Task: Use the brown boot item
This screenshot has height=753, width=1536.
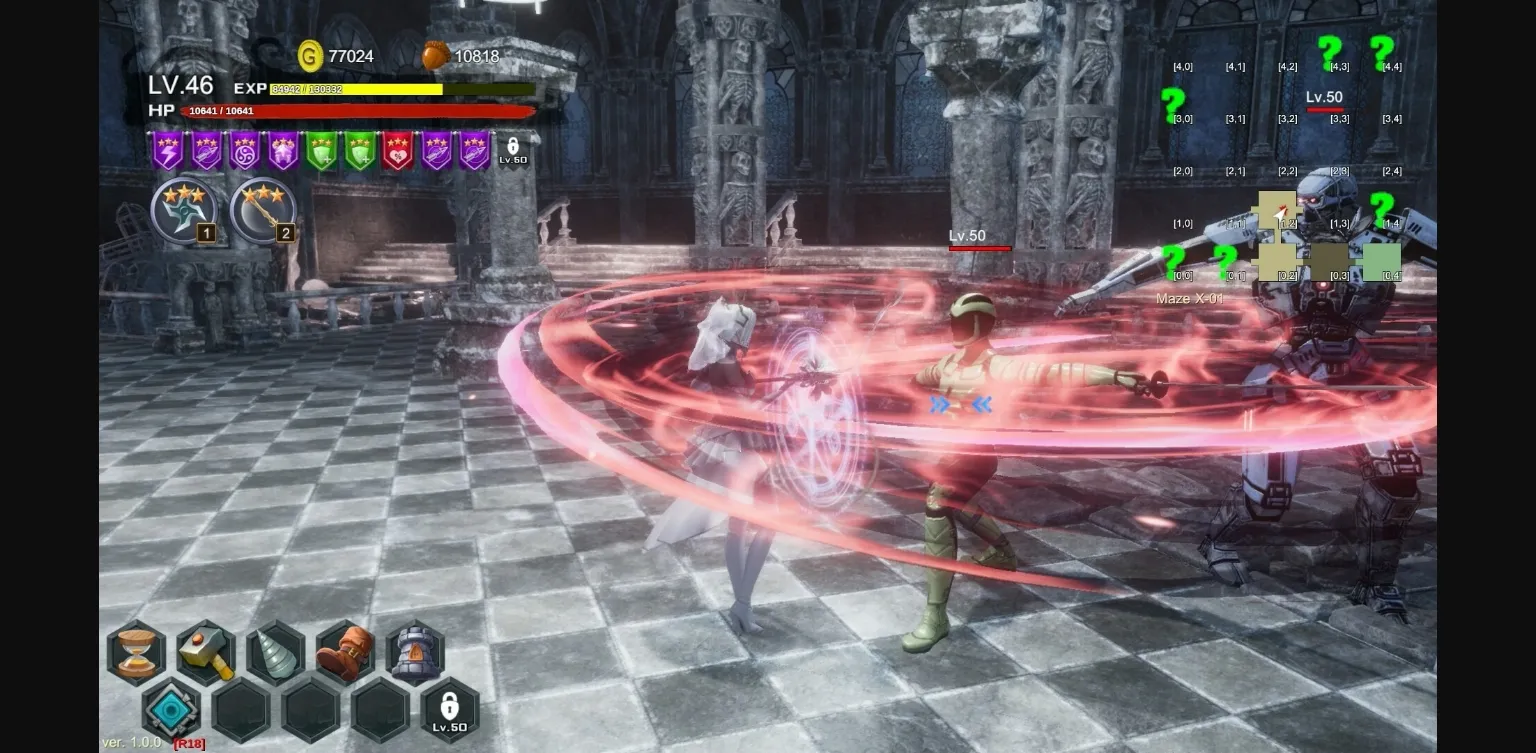Action: point(345,652)
